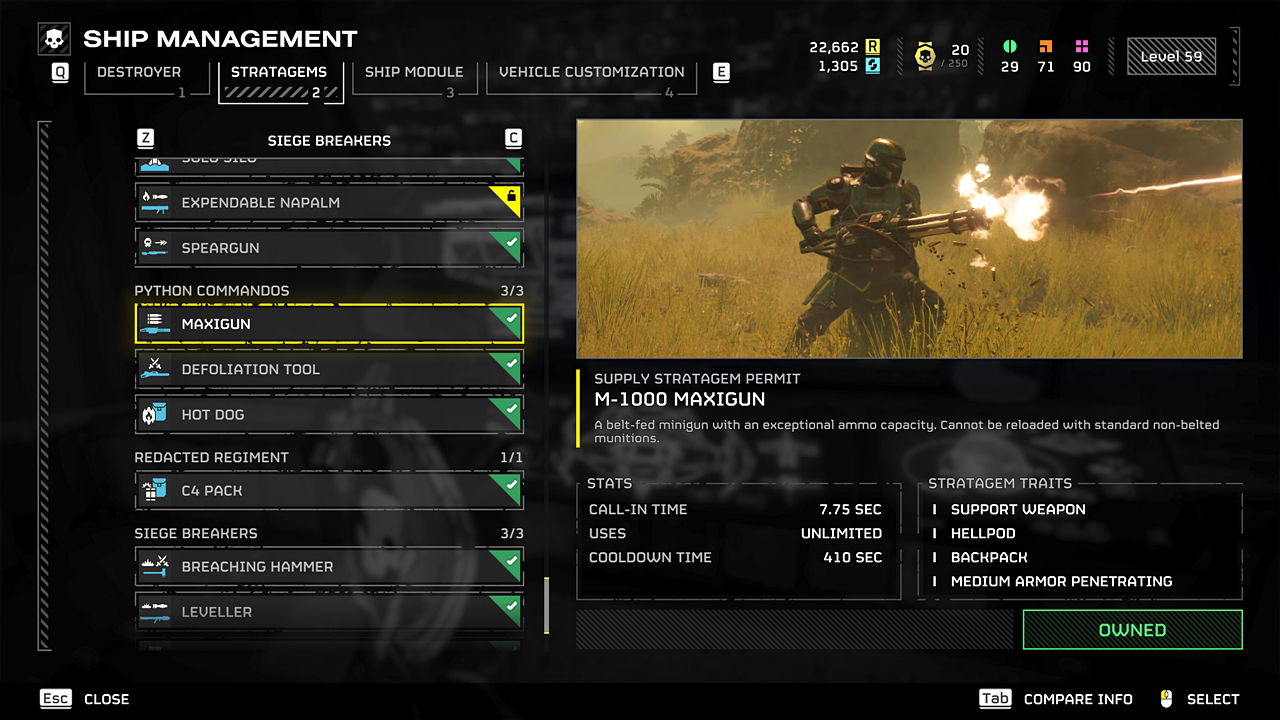Click the Maxigun preview video thumbnail
The height and width of the screenshot is (720, 1280).
909,239
